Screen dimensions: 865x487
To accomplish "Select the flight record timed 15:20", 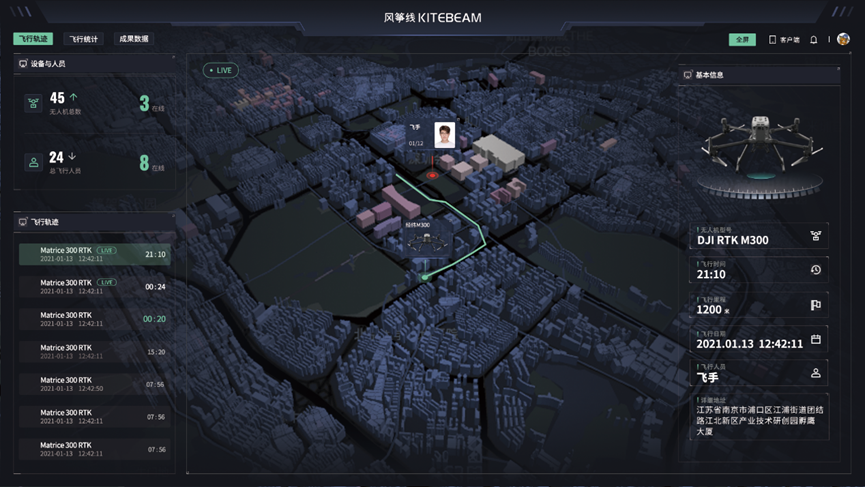I will click(x=94, y=351).
